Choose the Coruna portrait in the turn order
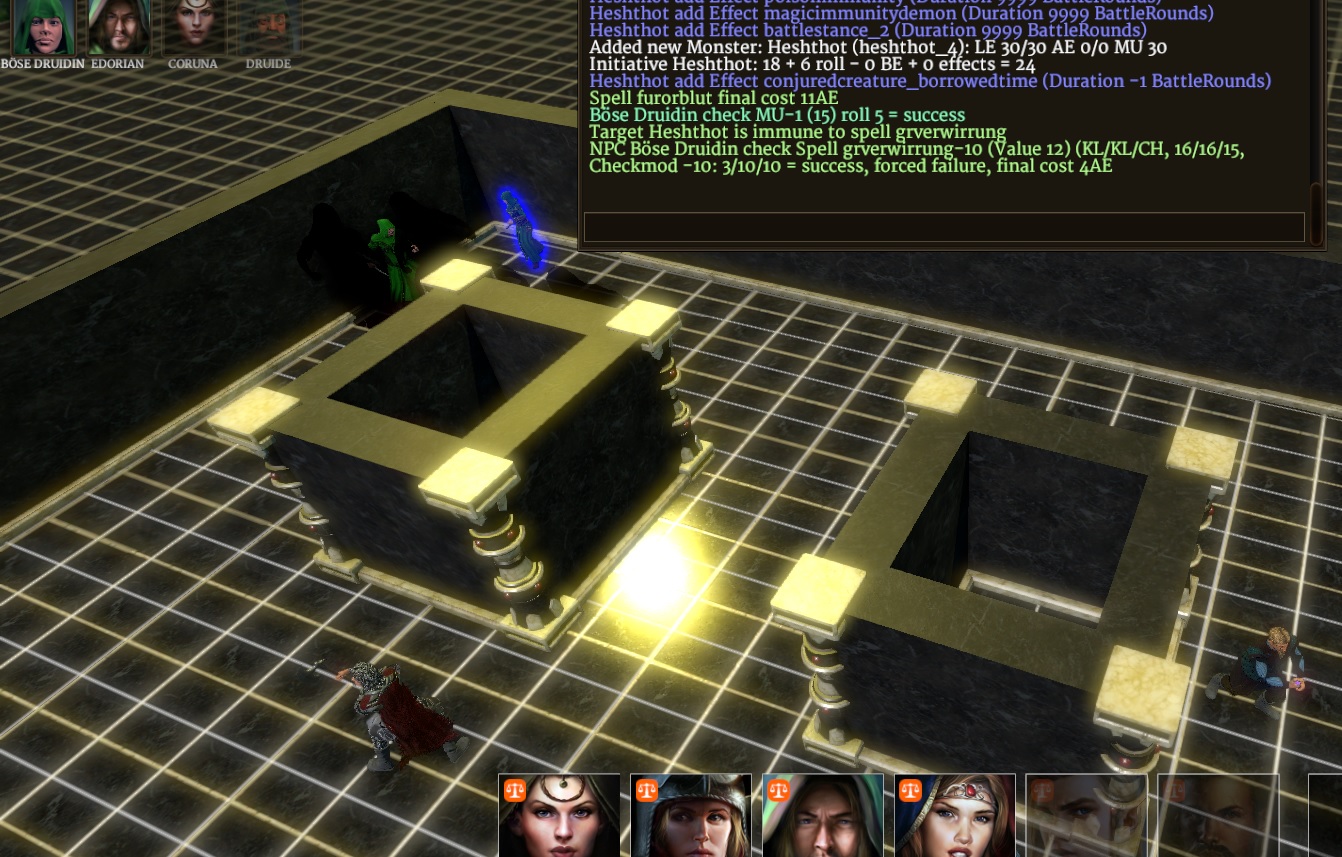 coord(193,27)
